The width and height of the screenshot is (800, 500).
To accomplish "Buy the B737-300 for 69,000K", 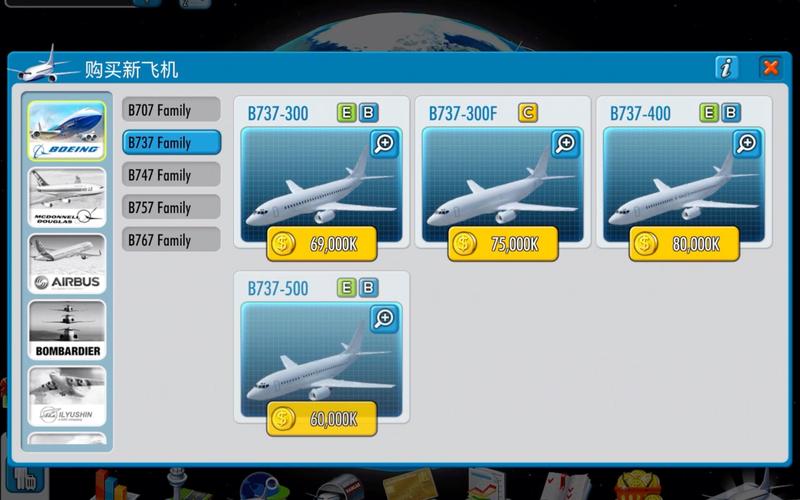I will [x=322, y=243].
